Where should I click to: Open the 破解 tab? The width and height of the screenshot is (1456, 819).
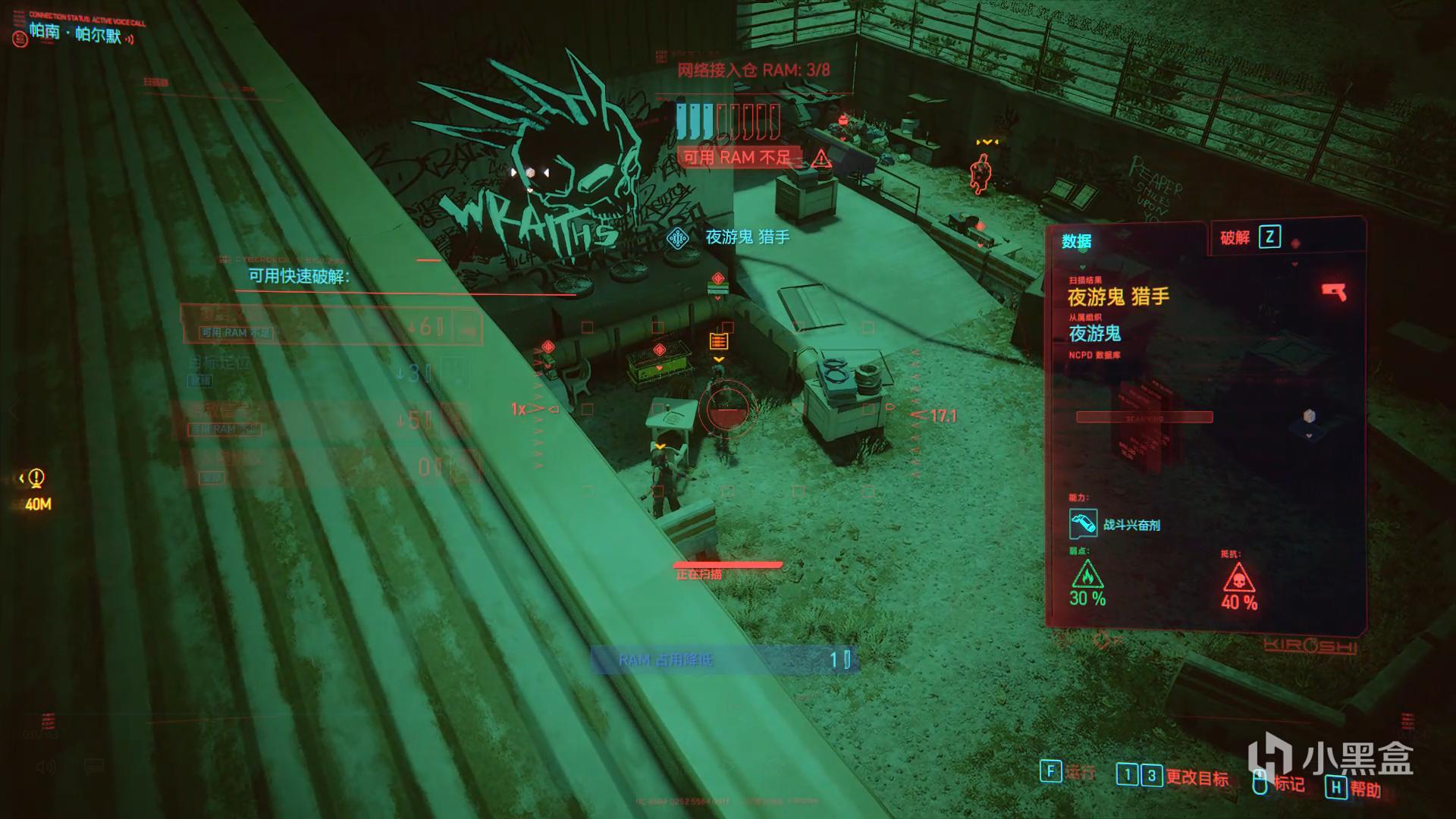click(1235, 238)
